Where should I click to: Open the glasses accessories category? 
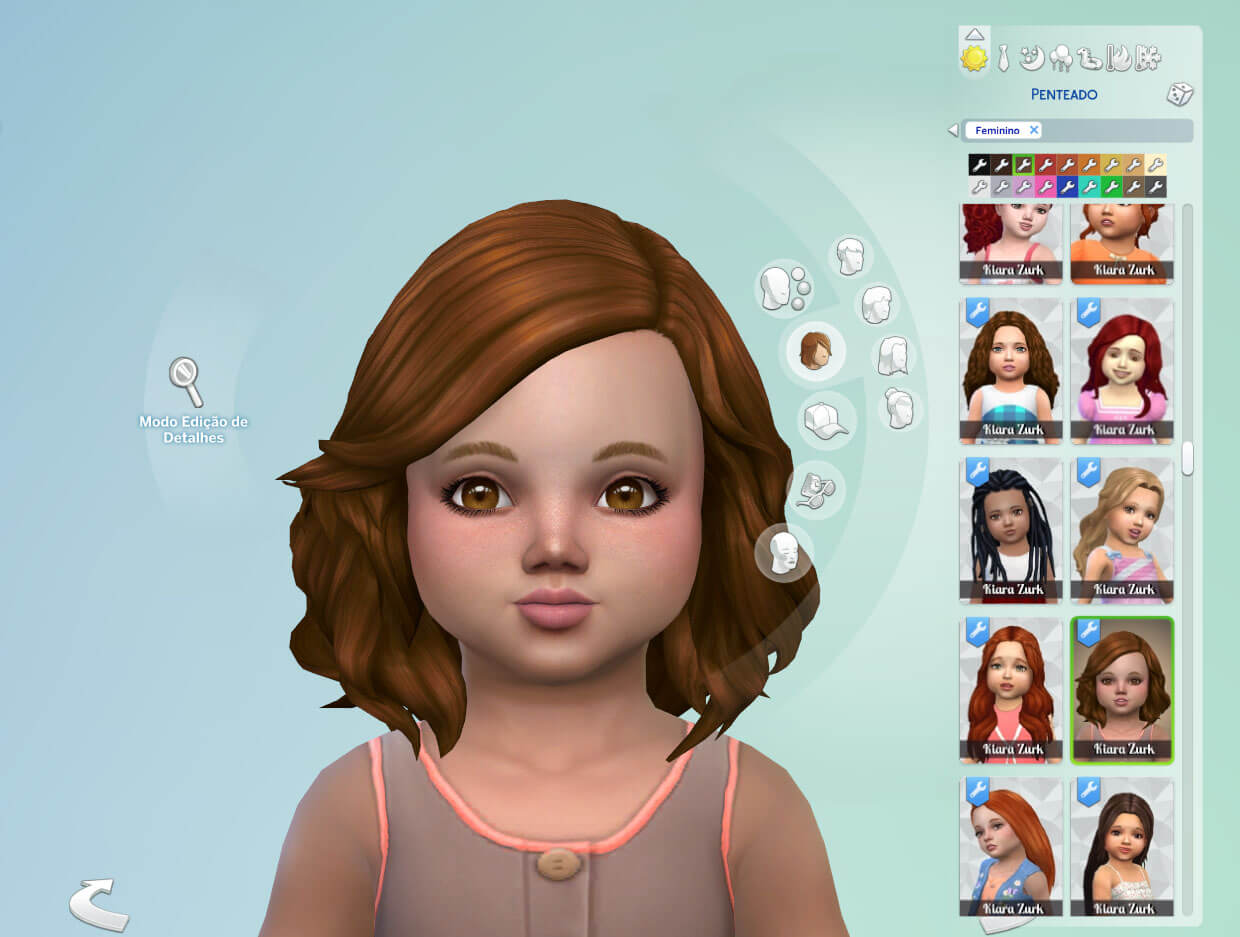(815, 489)
